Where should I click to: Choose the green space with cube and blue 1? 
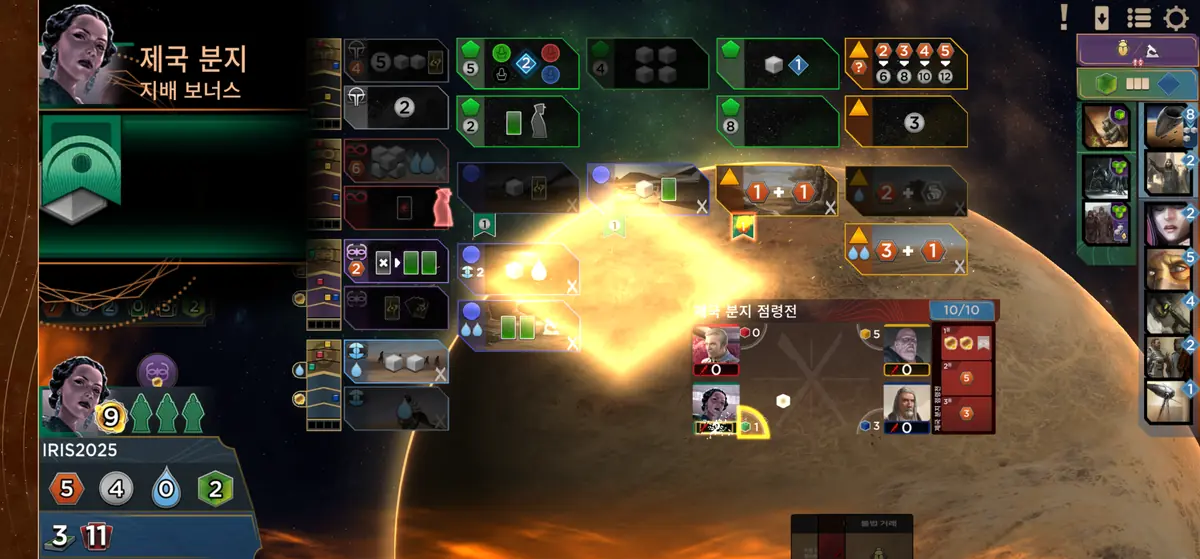click(776, 64)
